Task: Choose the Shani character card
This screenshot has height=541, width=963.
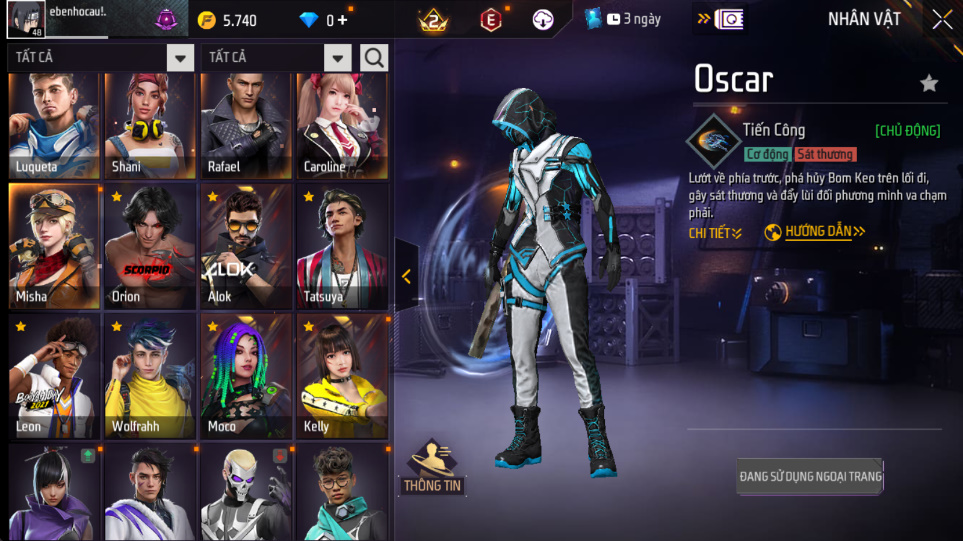Action: [149, 124]
